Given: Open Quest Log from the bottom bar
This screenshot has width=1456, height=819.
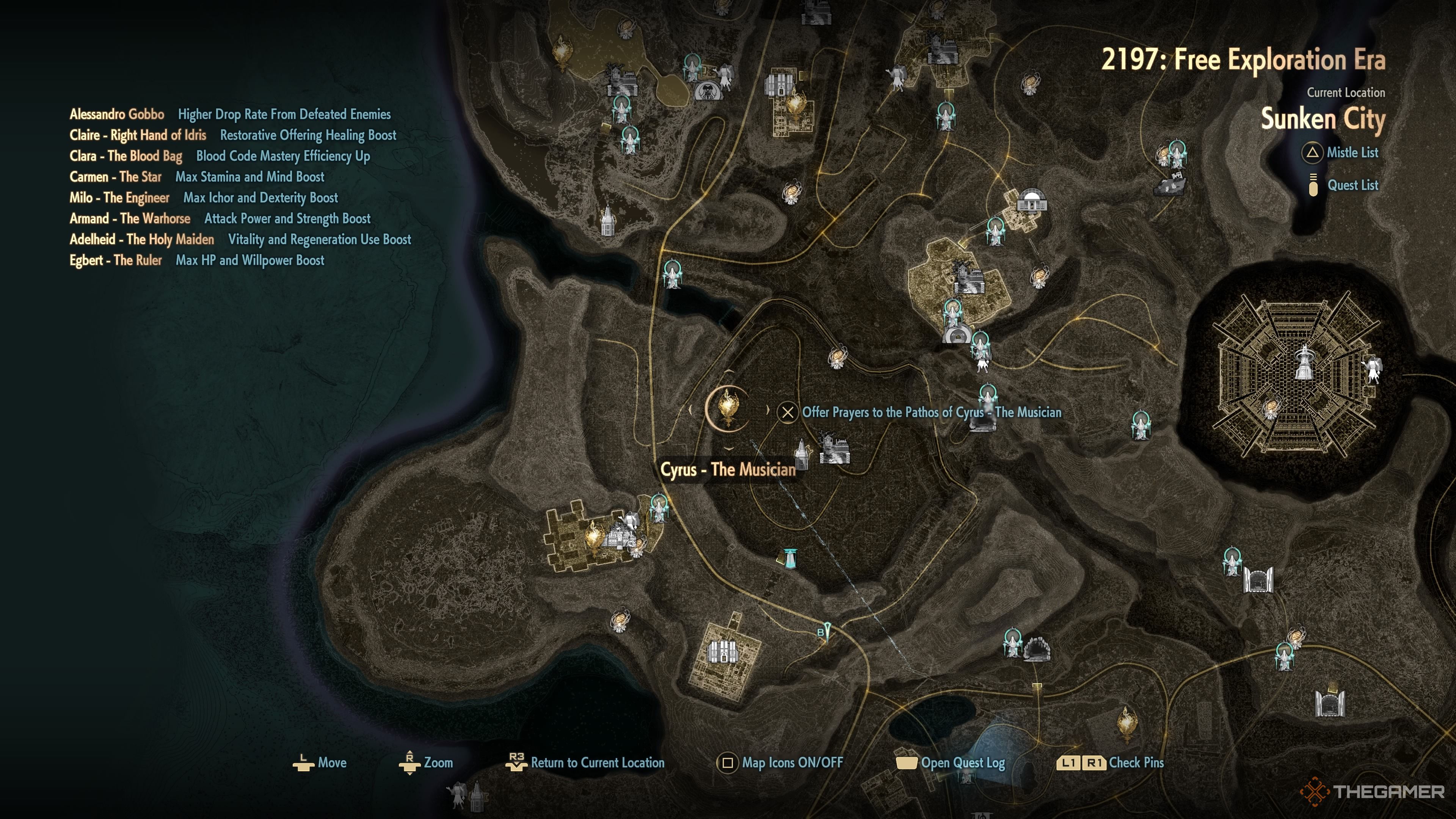Looking at the screenshot, I should tap(962, 763).
